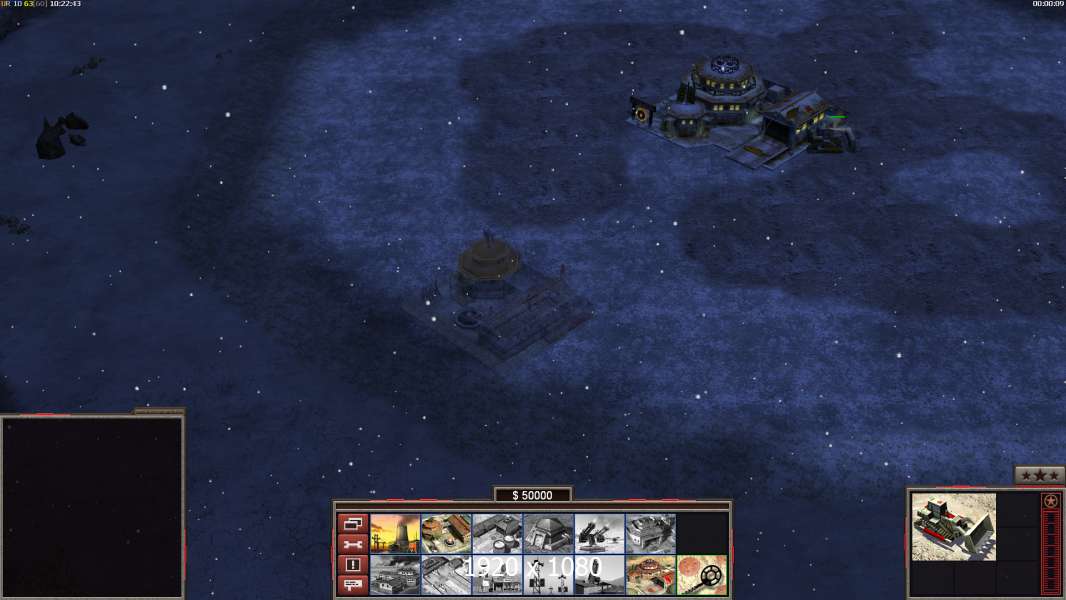Image resolution: width=1066 pixels, height=600 pixels.
Task: Open the three-star general rank button
Action: (1038, 475)
